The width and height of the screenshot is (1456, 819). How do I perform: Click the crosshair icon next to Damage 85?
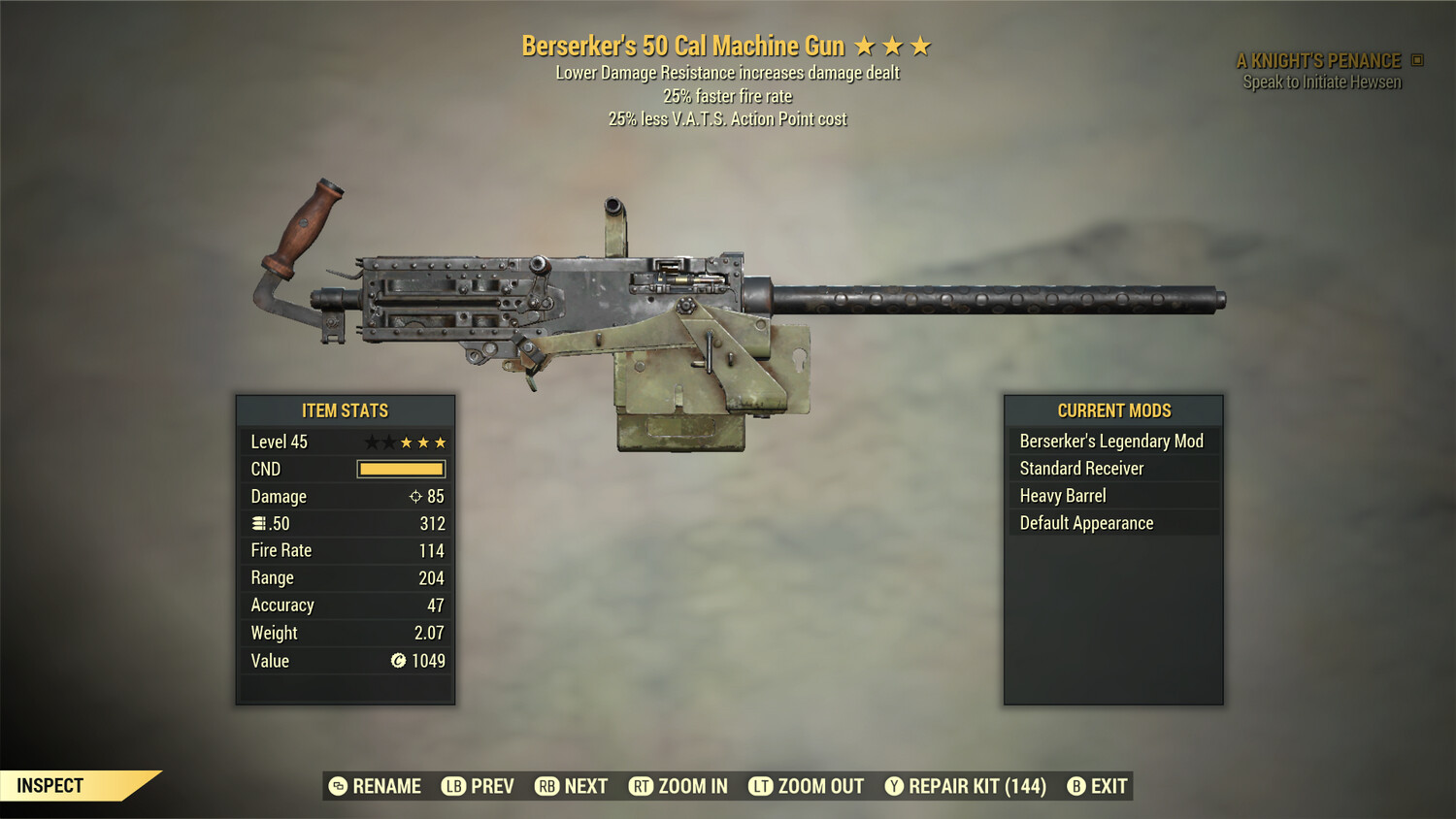tap(416, 496)
